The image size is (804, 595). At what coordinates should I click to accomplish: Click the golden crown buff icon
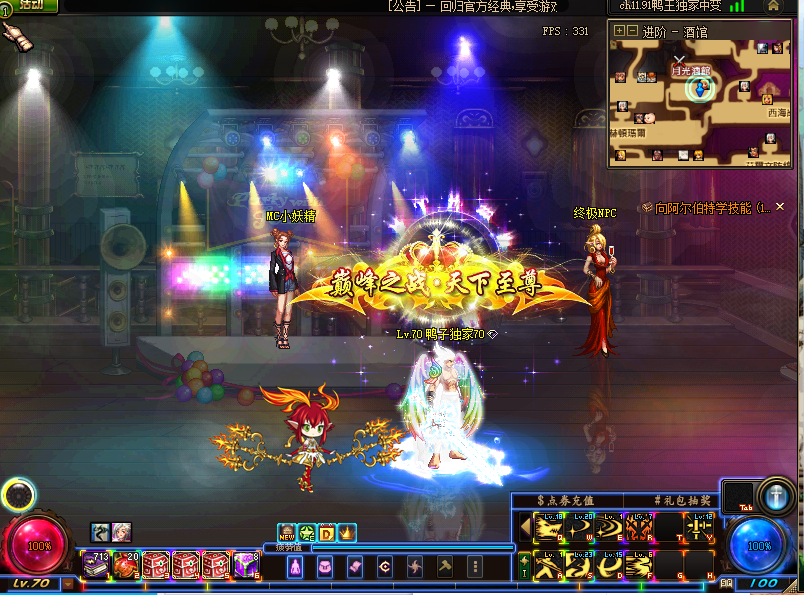pyautogui.click(x=347, y=533)
